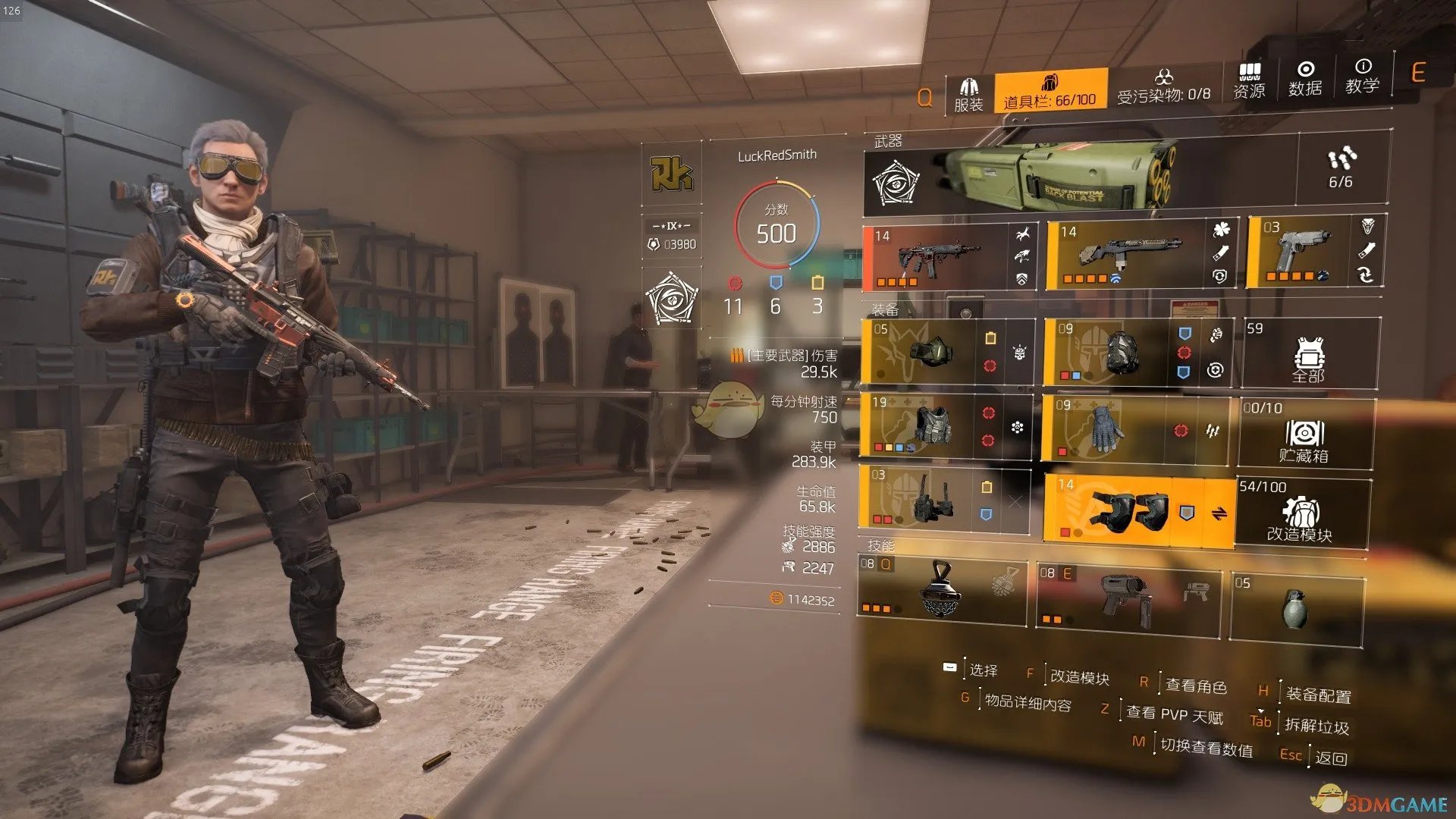Open the 受污染物 contaminated items tab
This screenshot has height=819, width=1456.
point(1163,86)
